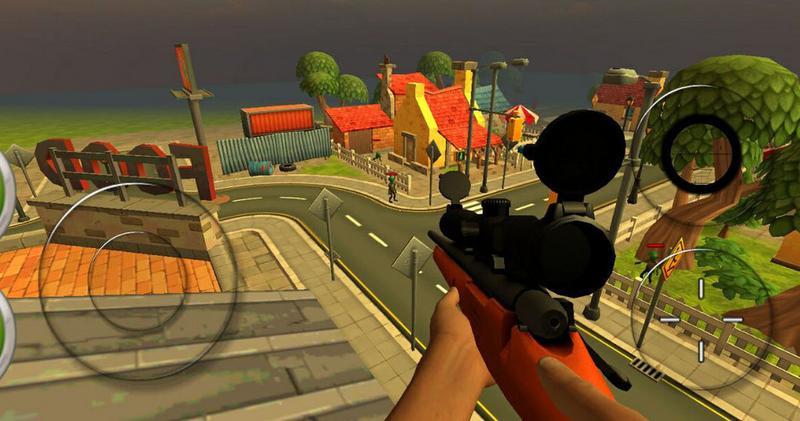Tap the crosshair fire button
The image size is (800, 421).
pos(700,318)
